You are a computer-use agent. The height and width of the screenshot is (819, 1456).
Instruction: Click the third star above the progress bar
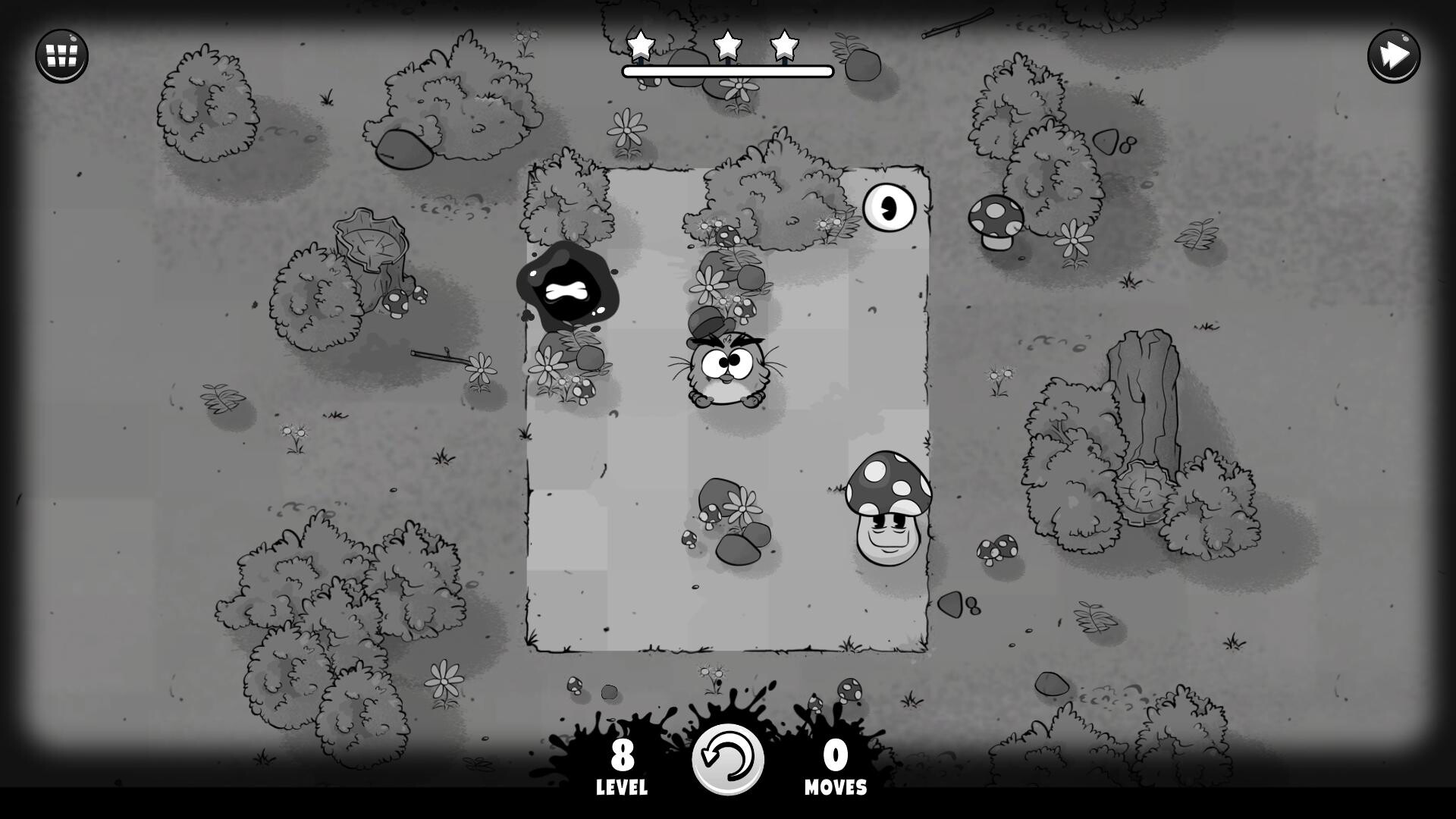(784, 47)
